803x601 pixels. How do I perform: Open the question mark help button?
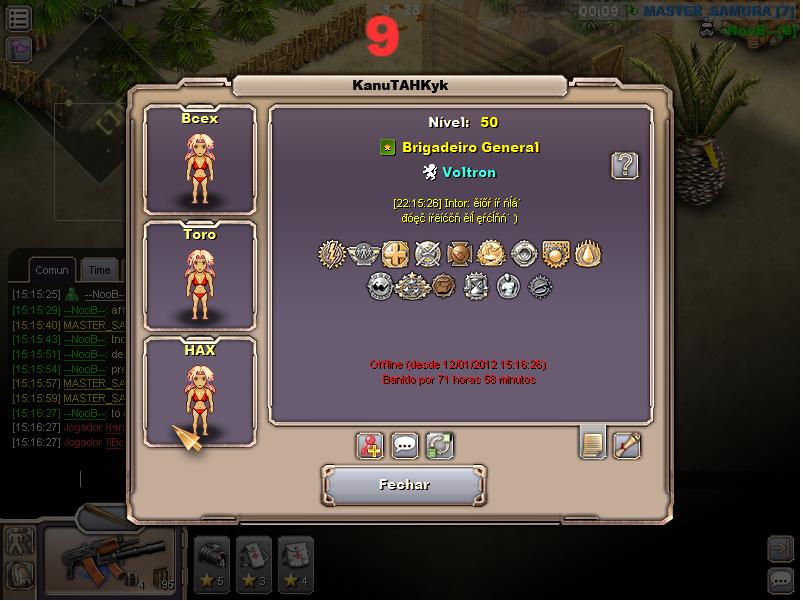coord(625,166)
